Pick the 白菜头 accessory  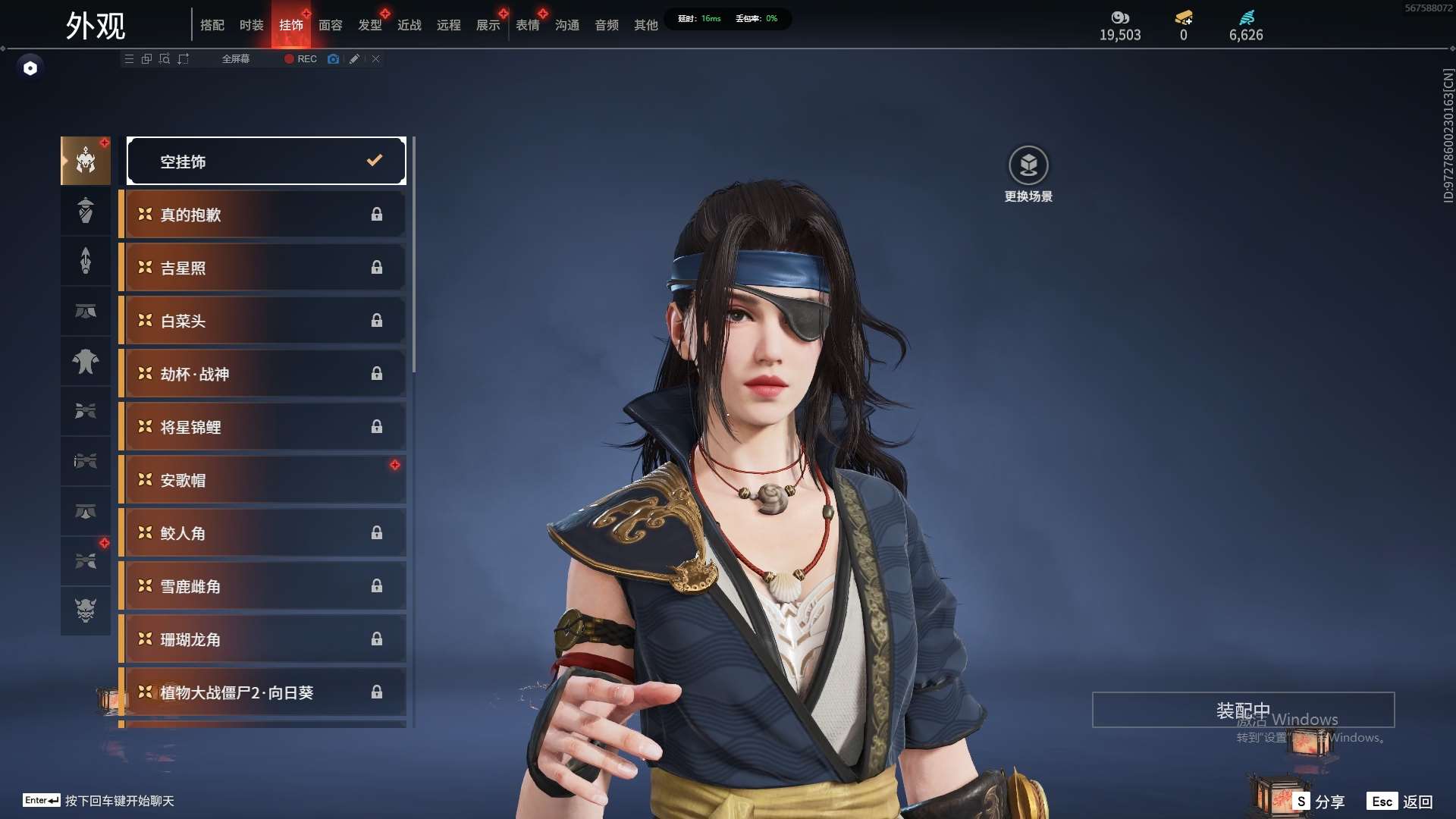[x=264, y=321]
